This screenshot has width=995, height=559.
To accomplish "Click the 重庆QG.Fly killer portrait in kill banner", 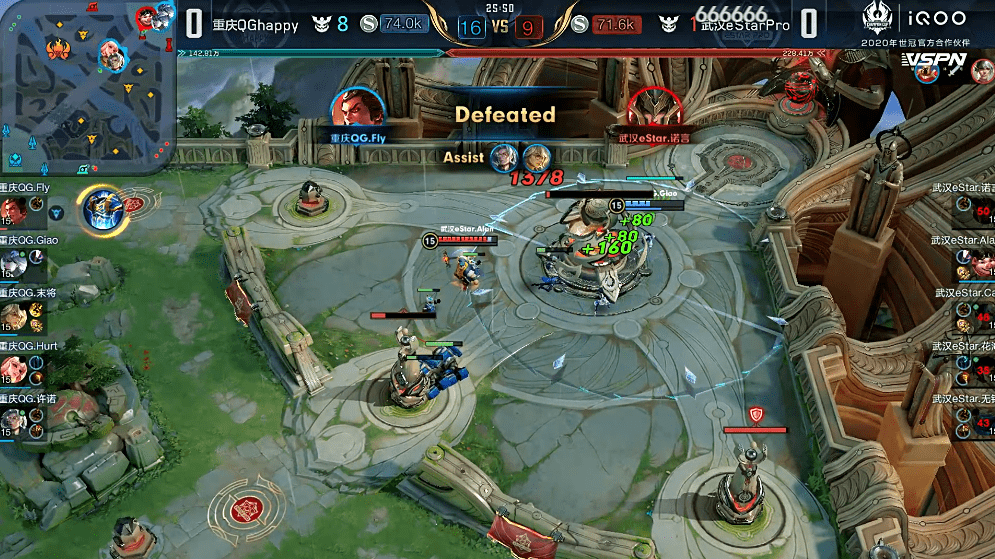I will pyautogui.click(x=357, y=111).
